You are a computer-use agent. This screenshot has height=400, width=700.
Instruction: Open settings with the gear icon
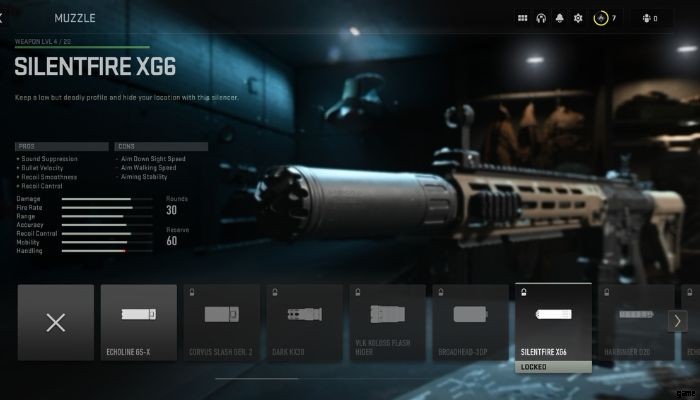coord(577,18)
